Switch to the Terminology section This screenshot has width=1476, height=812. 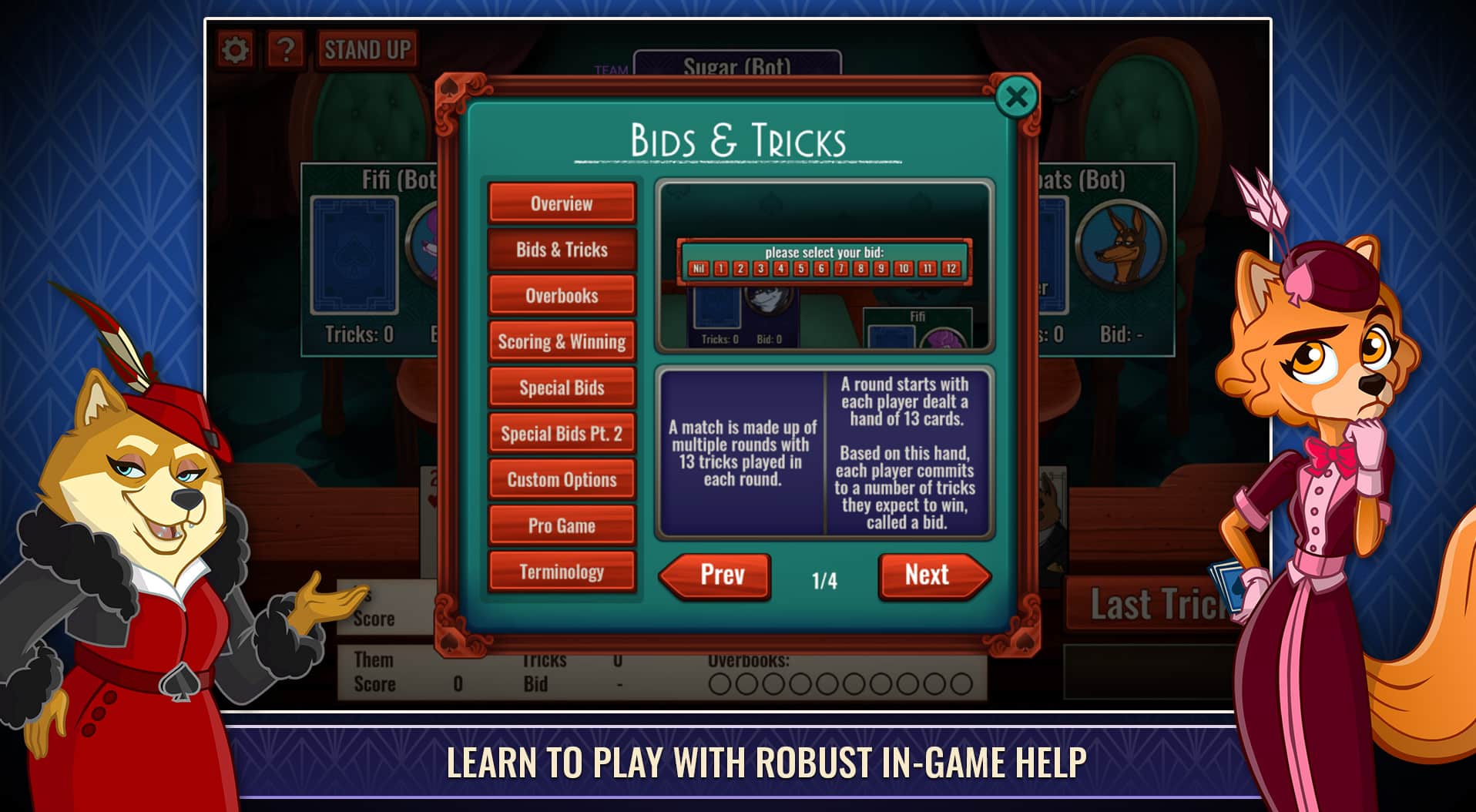(561, 572)
